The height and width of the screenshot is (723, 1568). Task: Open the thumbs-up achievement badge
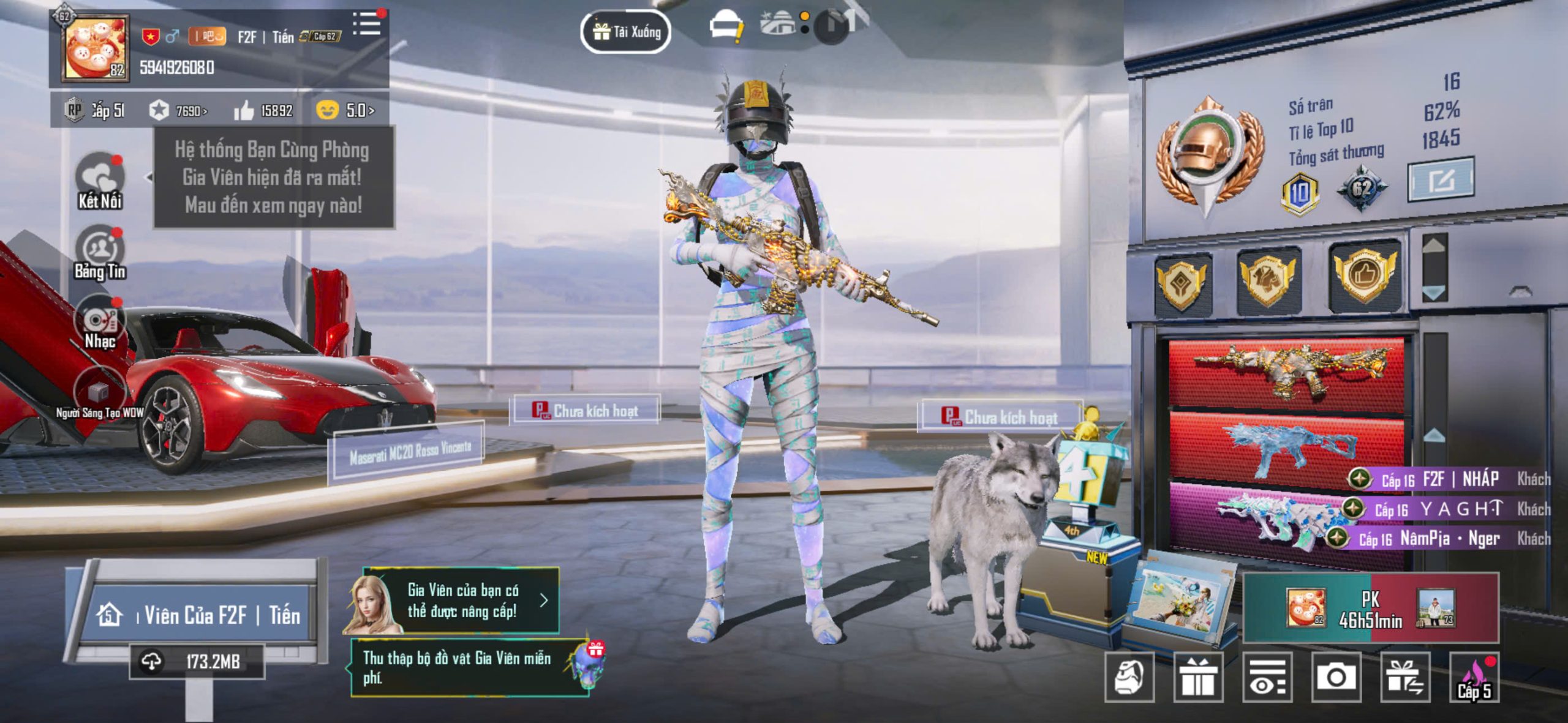[x=1365, y=275]
